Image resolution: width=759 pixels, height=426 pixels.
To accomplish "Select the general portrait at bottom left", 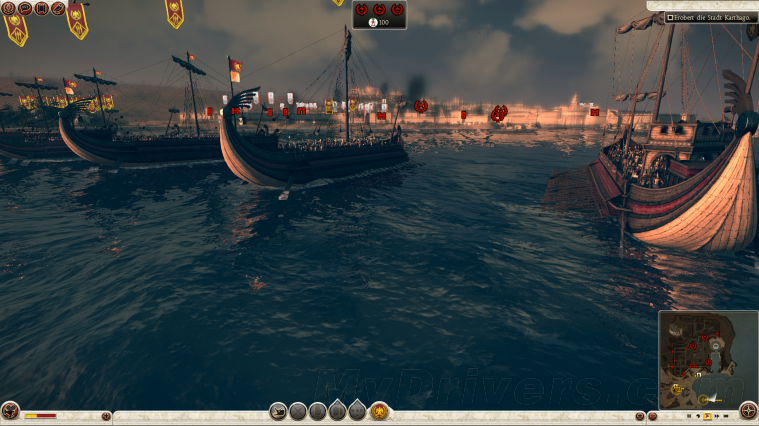I will coord(10,411).
